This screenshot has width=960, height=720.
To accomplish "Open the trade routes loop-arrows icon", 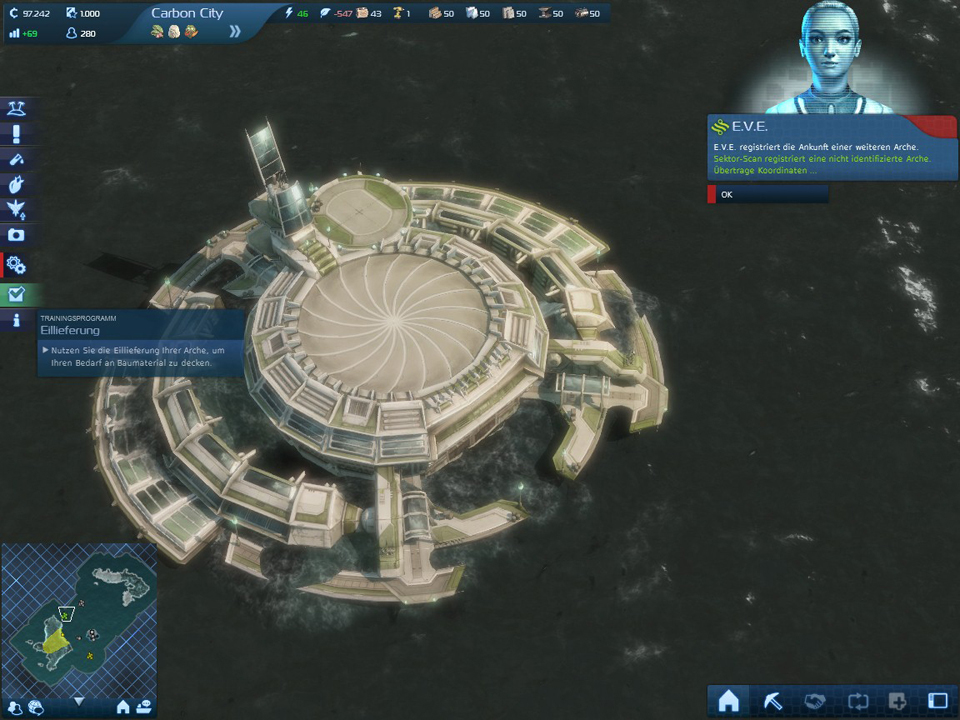I will point(855,701).
